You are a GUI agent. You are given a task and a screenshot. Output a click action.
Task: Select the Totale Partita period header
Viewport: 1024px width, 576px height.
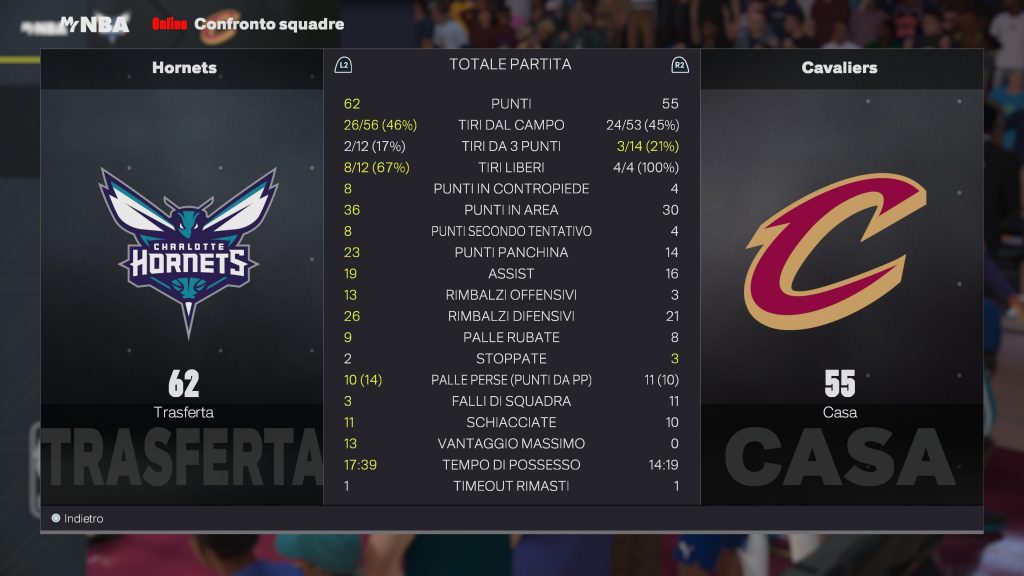point(510,64)
